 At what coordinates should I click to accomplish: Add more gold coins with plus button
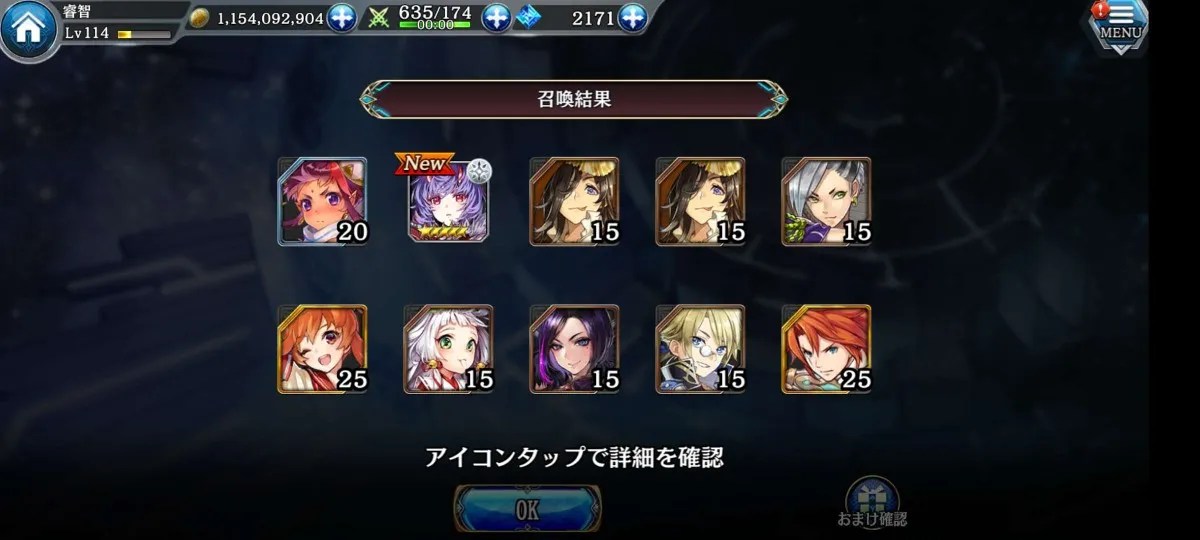click(x=342, y=18)
